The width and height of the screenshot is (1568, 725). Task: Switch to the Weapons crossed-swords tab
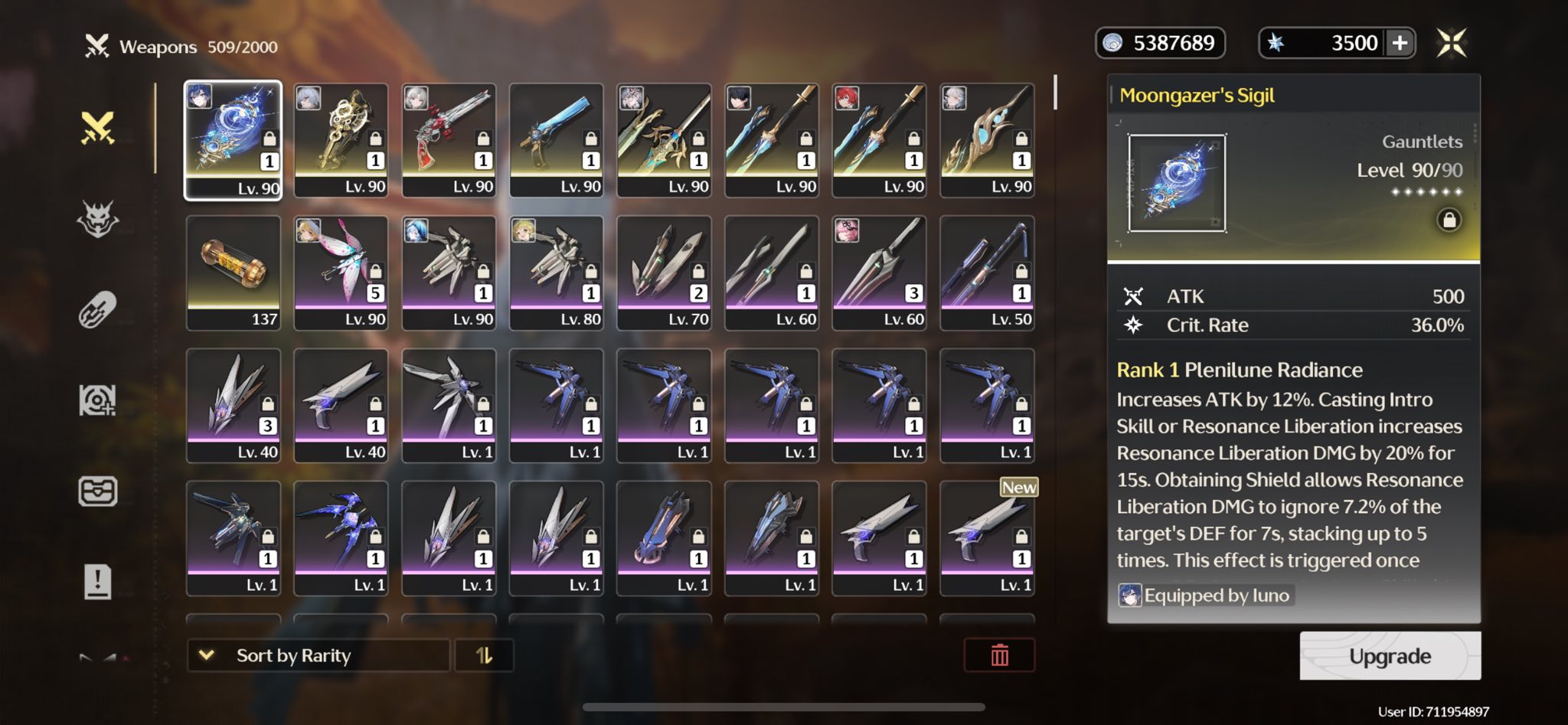[x=98, y=129]
